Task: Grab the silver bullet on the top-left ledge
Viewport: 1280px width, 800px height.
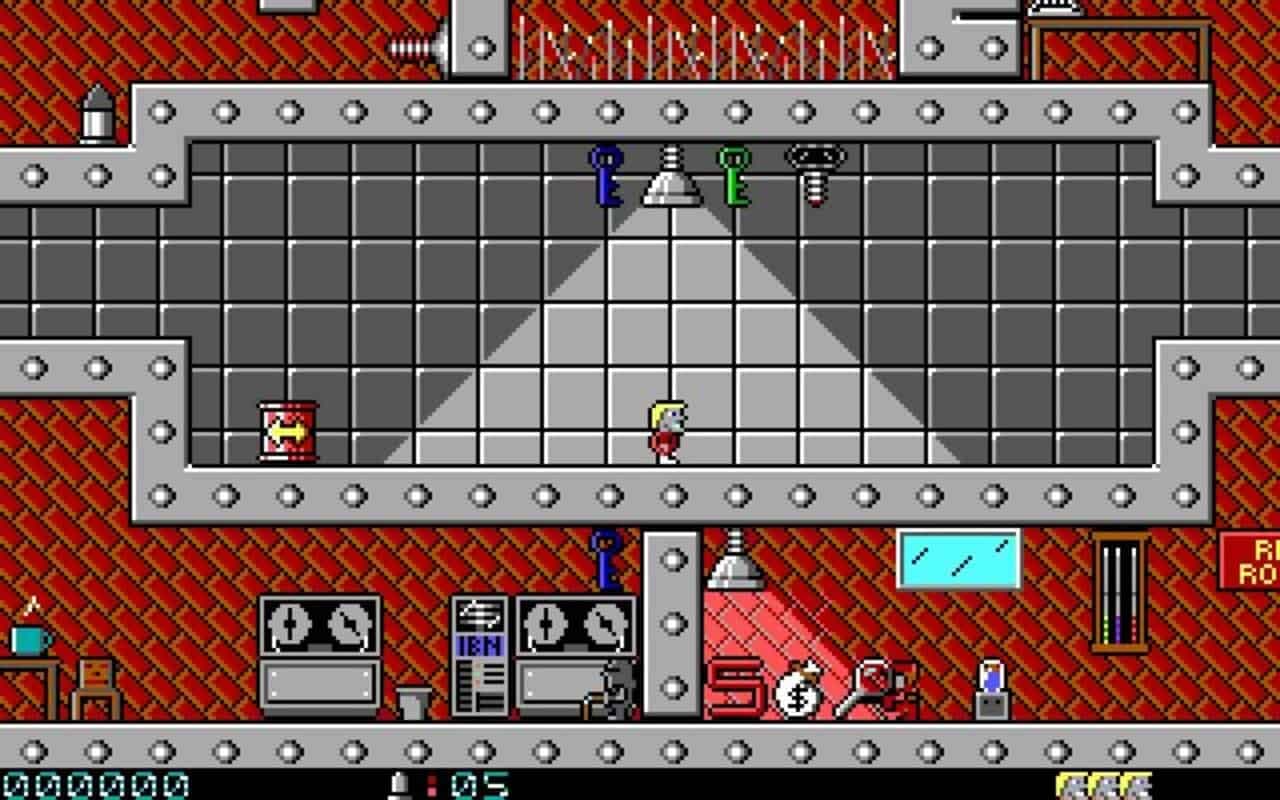Action: point(95,115)
